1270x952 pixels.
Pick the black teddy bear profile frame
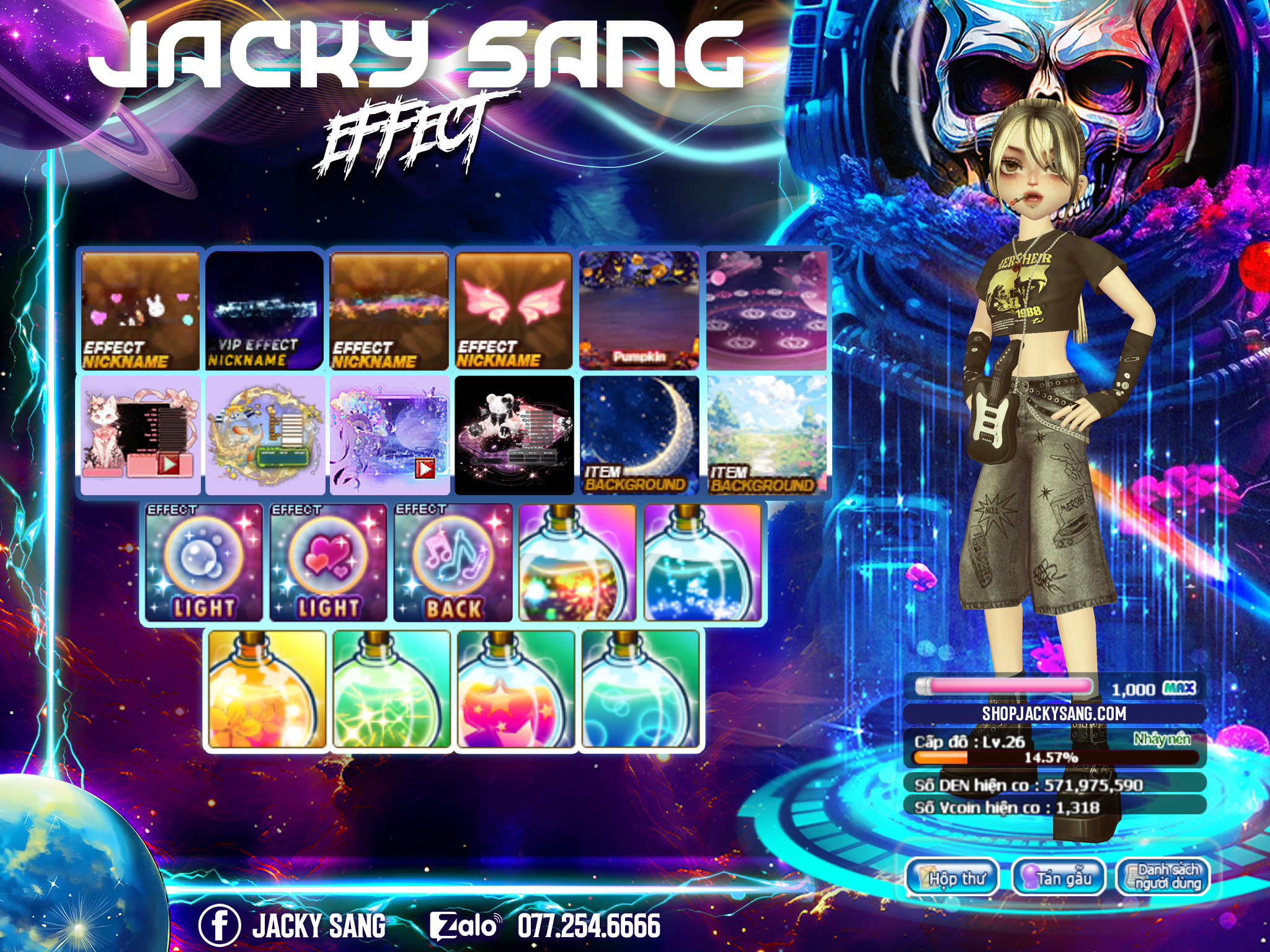pyautogui.click(x=514, y=436)
